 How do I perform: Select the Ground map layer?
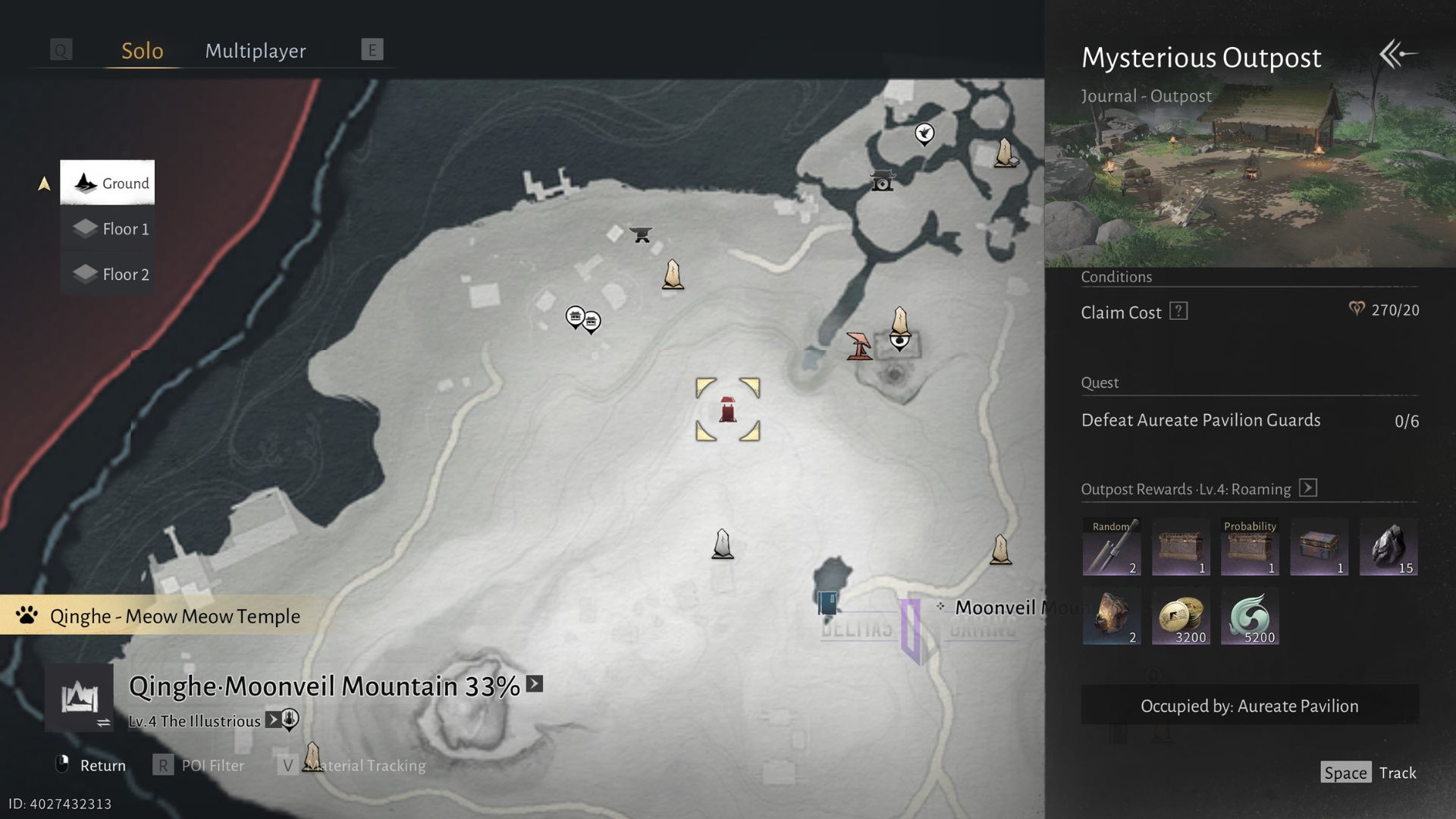[108, 183]
